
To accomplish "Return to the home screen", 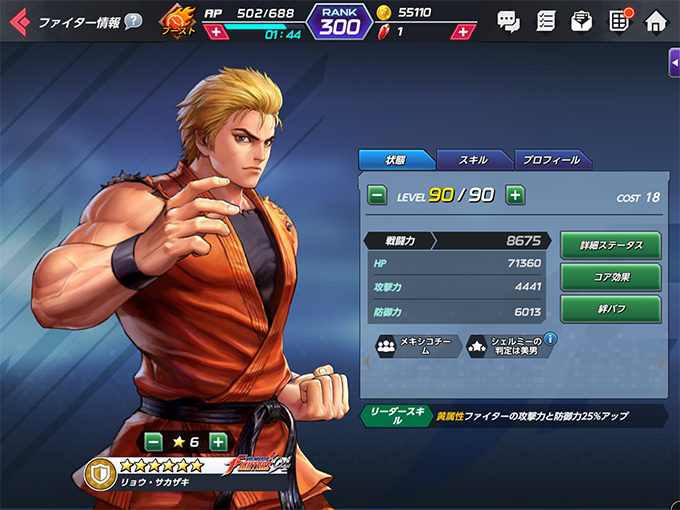I will tap(655, 20).
